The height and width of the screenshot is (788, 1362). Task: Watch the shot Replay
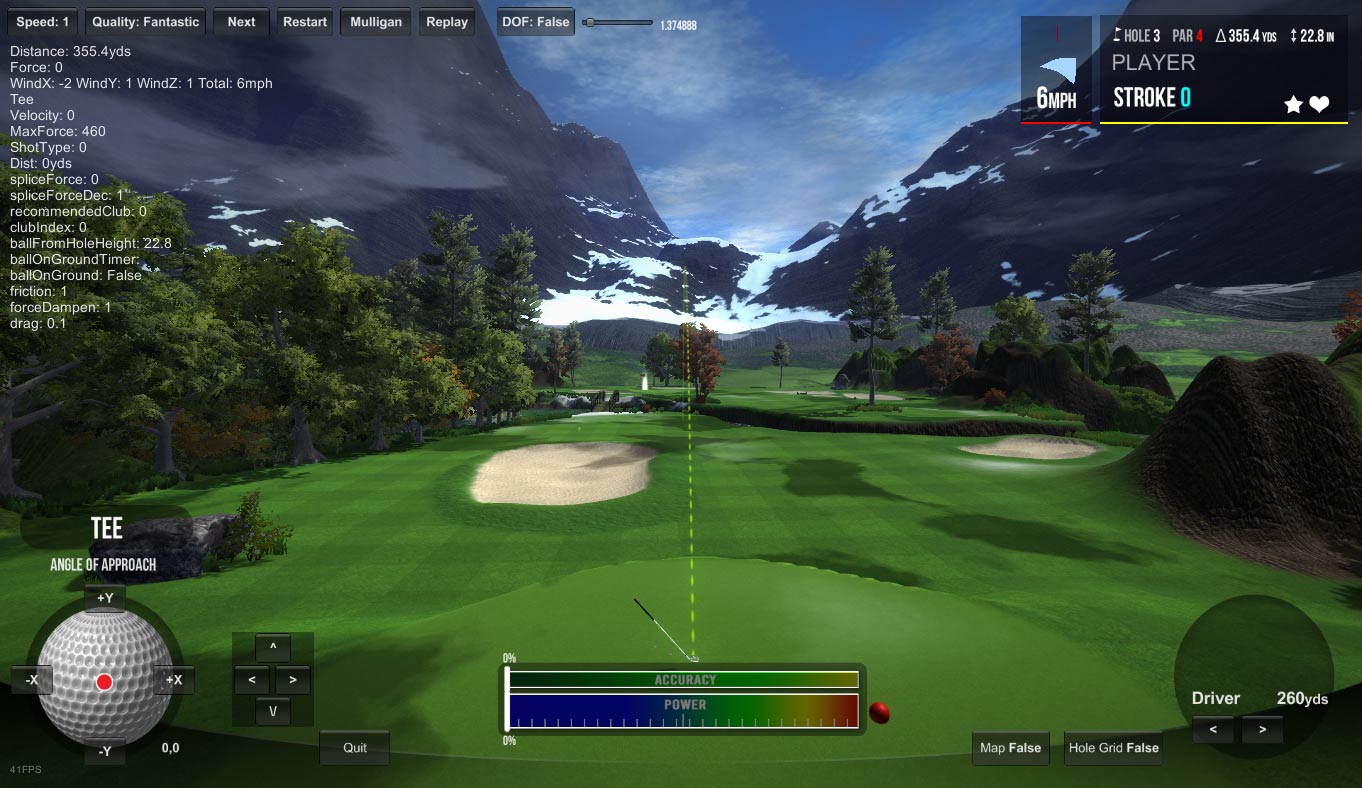tap(447, 21)
